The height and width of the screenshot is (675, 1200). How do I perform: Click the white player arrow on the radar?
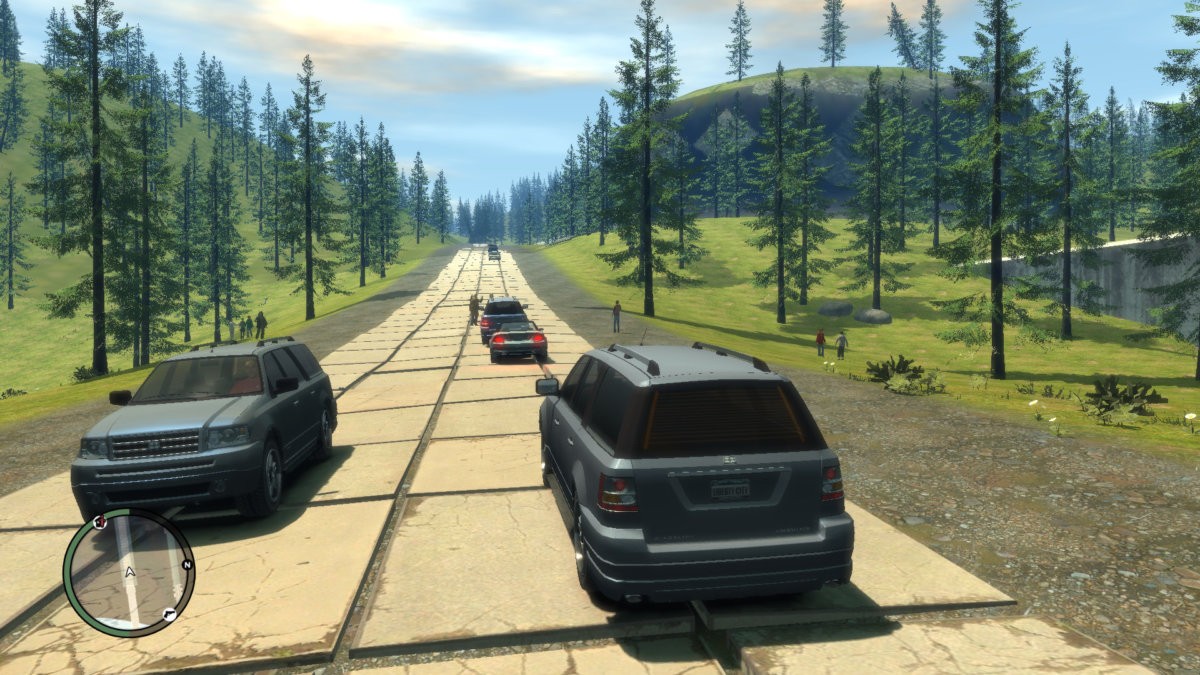tap(129, 573)
